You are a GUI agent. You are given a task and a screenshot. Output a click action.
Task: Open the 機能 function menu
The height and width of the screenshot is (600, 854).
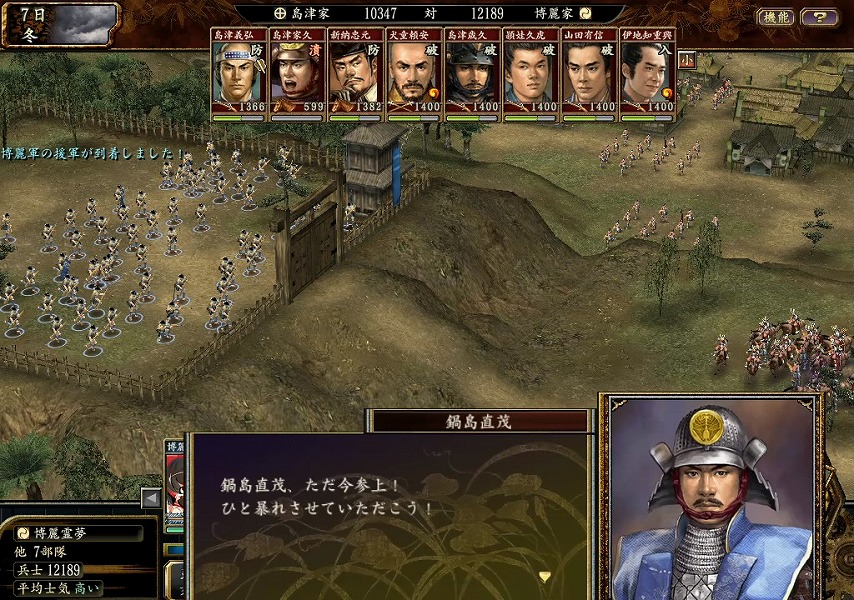click(775, 17)
